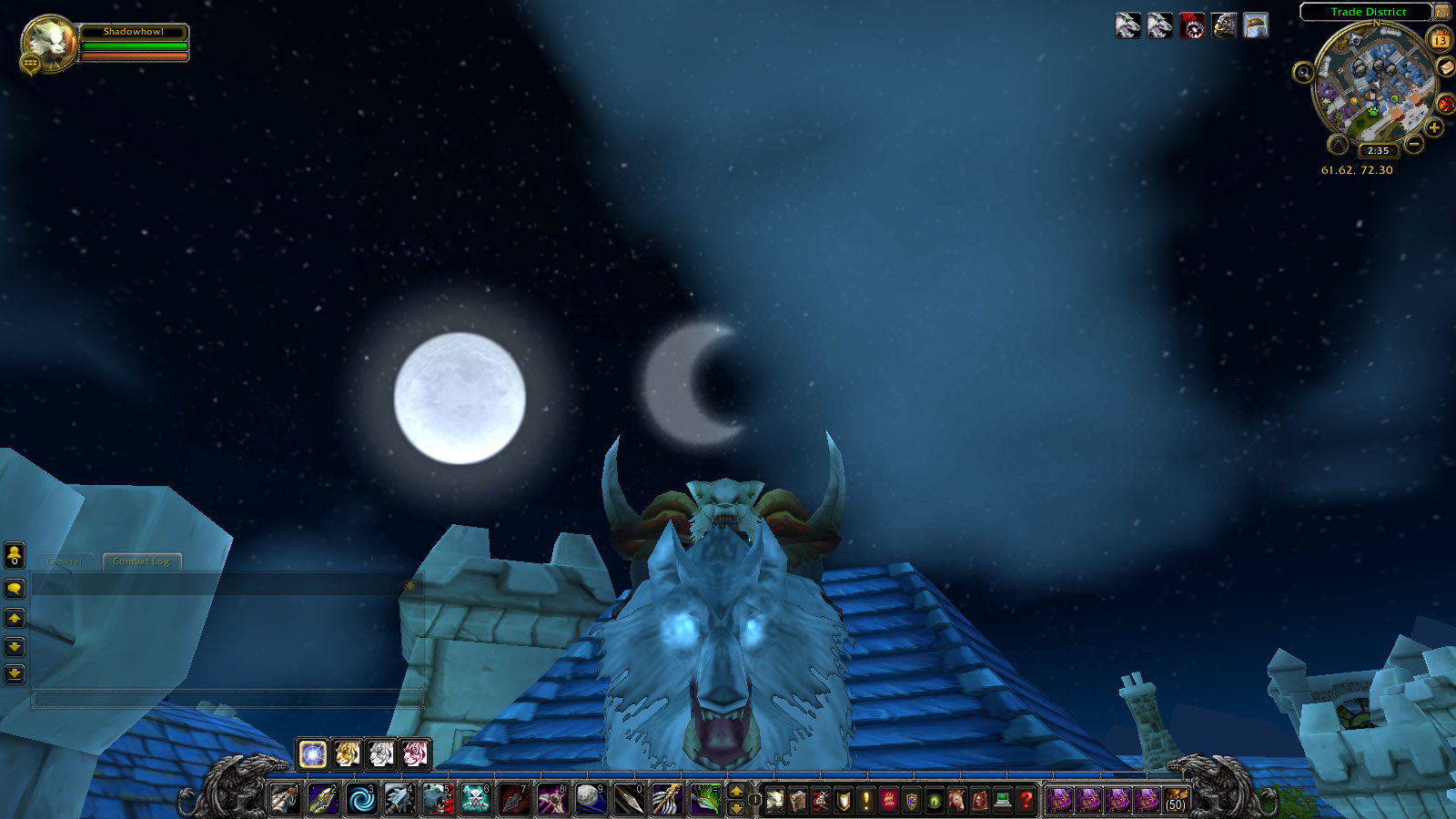Switch to the Combat Log tab

pyautogui.click(x=143, y=561)
